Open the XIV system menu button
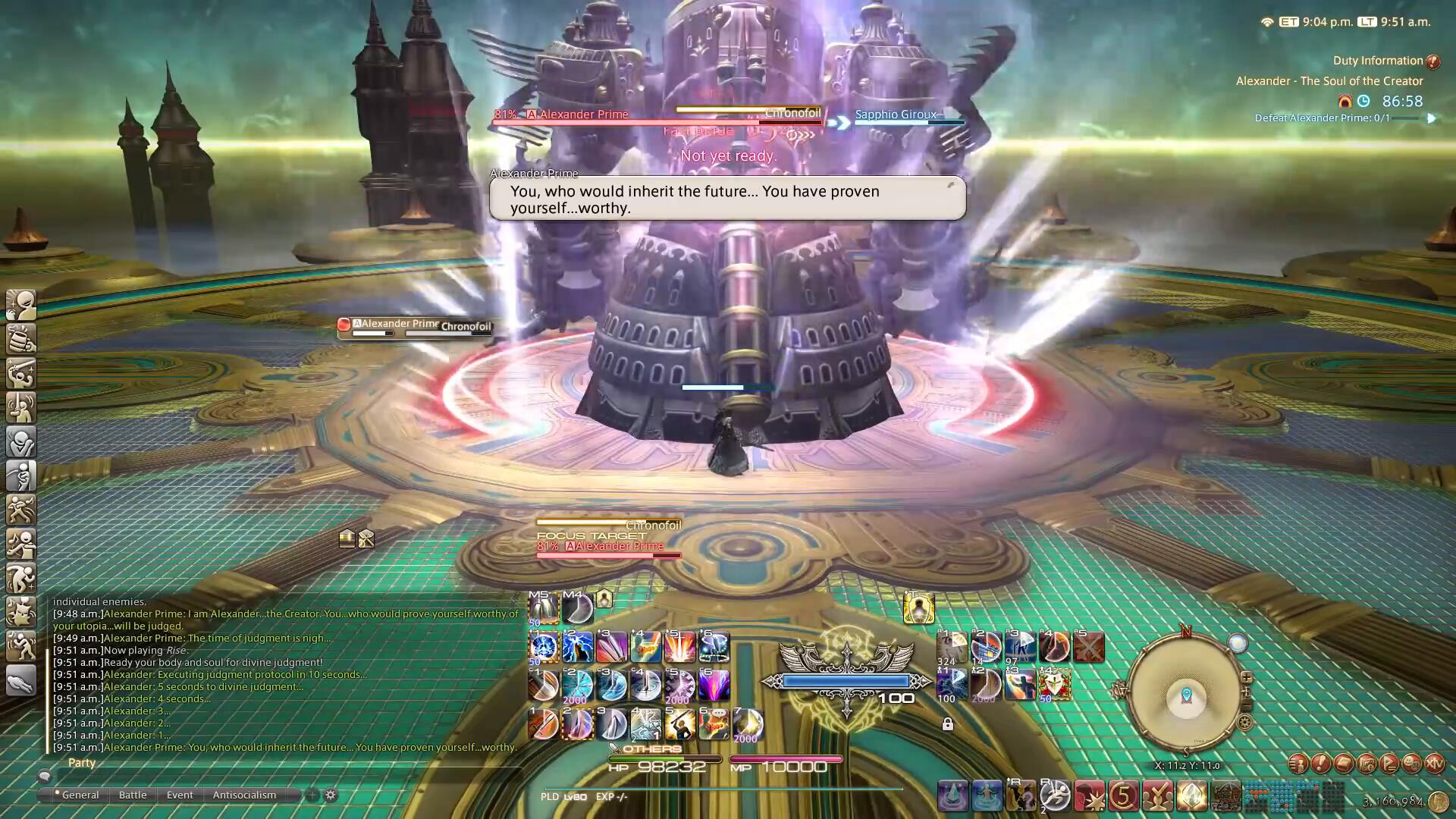This screenshot has height=819, width=1456. coord(1434,764)
